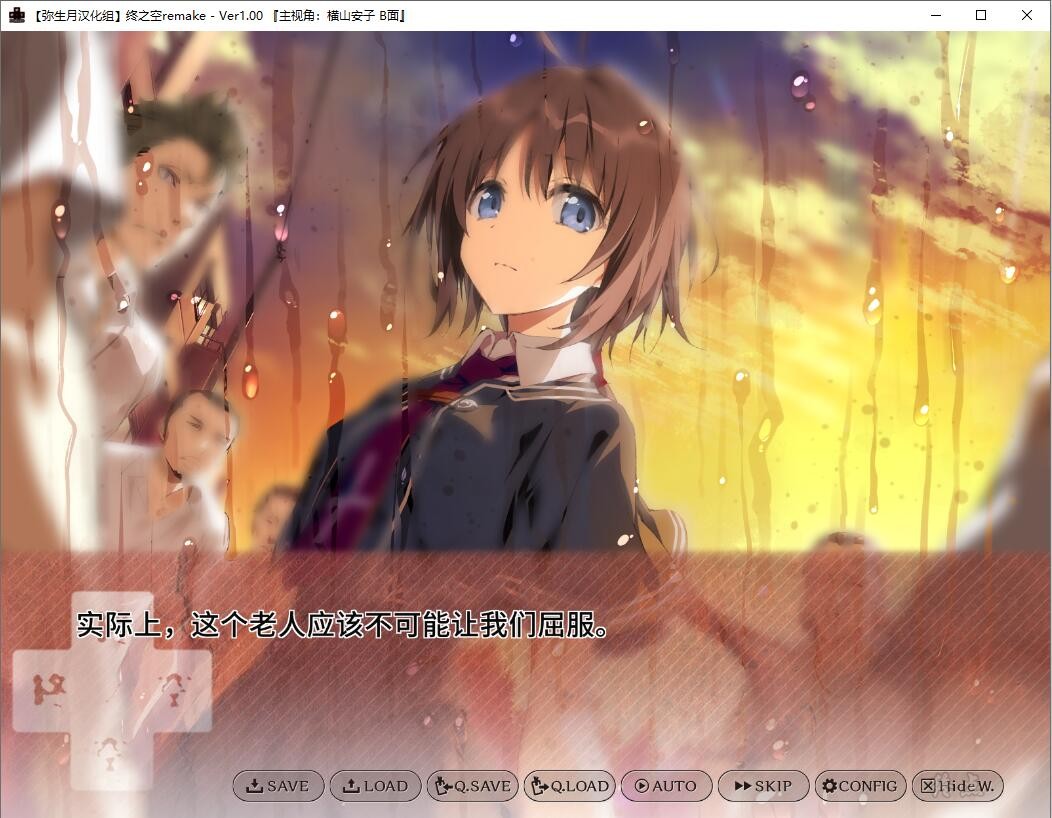
Task: Open the LOAD menu
Action: click(x=375, y=786)
